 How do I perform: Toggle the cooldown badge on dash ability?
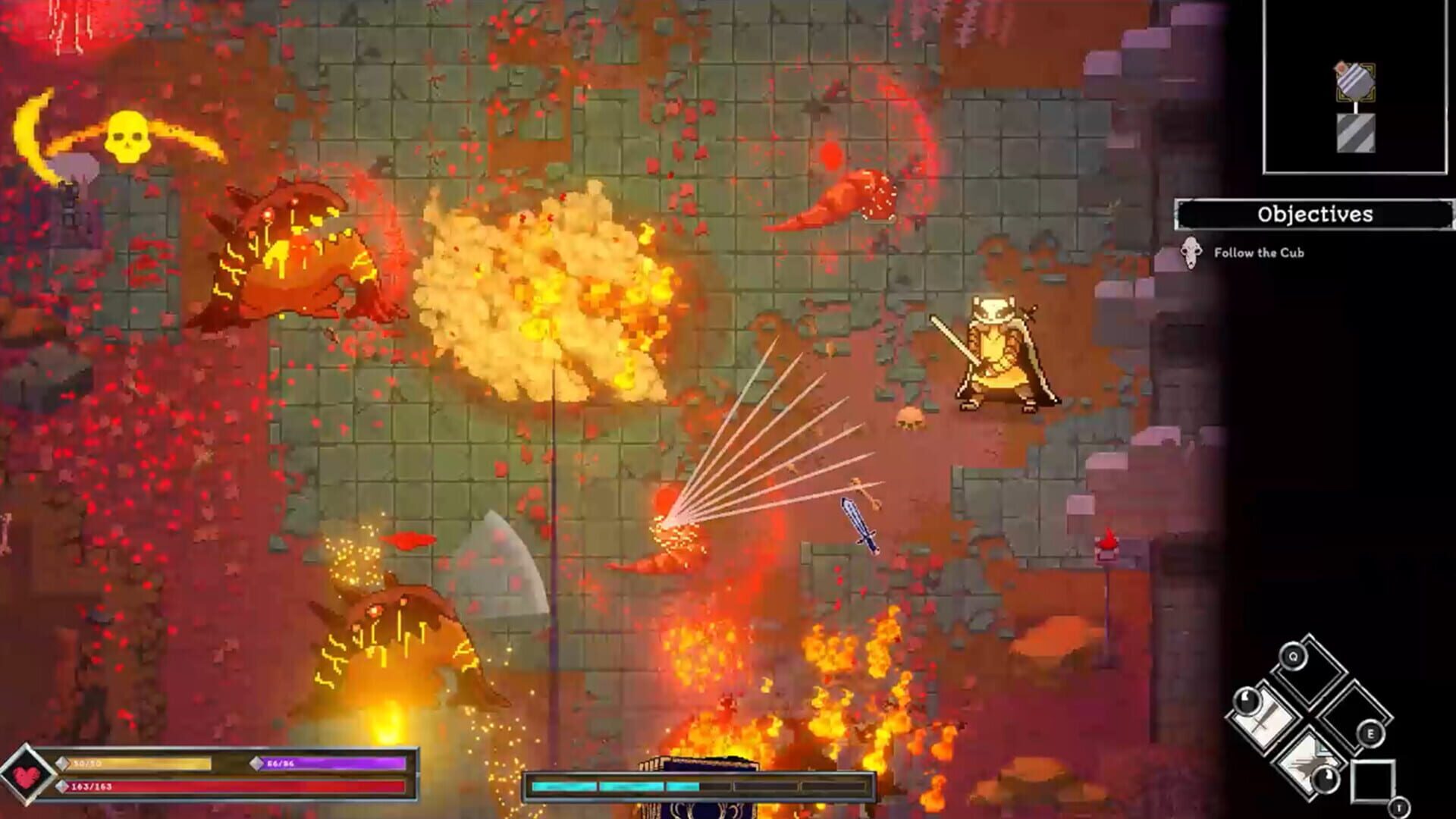click(x=1326, y=780)
